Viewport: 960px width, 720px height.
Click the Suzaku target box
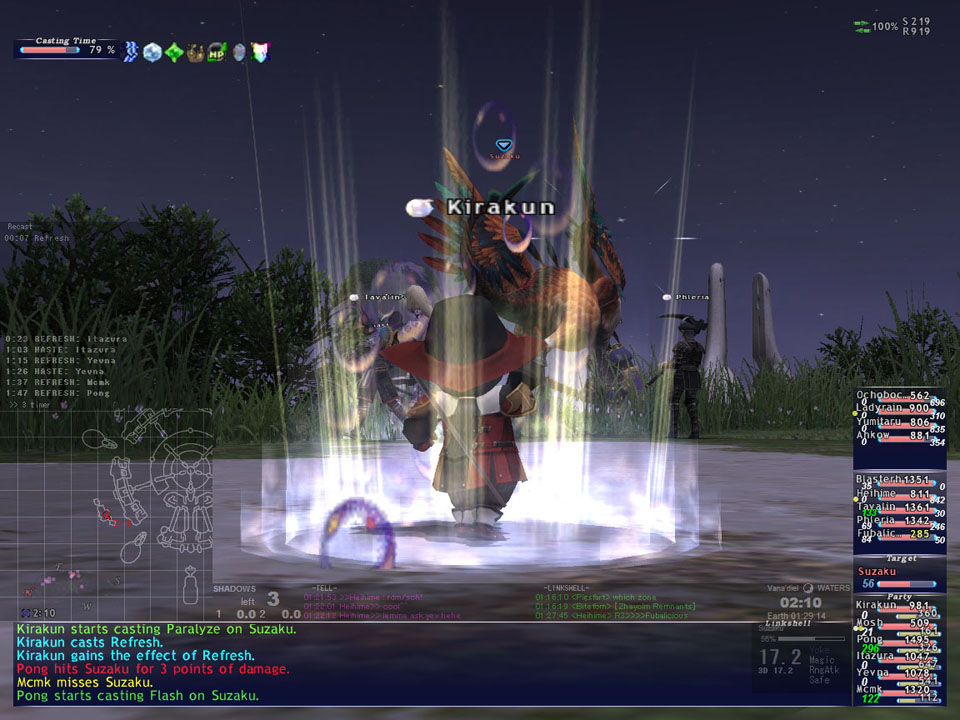(x=897, y=578)
